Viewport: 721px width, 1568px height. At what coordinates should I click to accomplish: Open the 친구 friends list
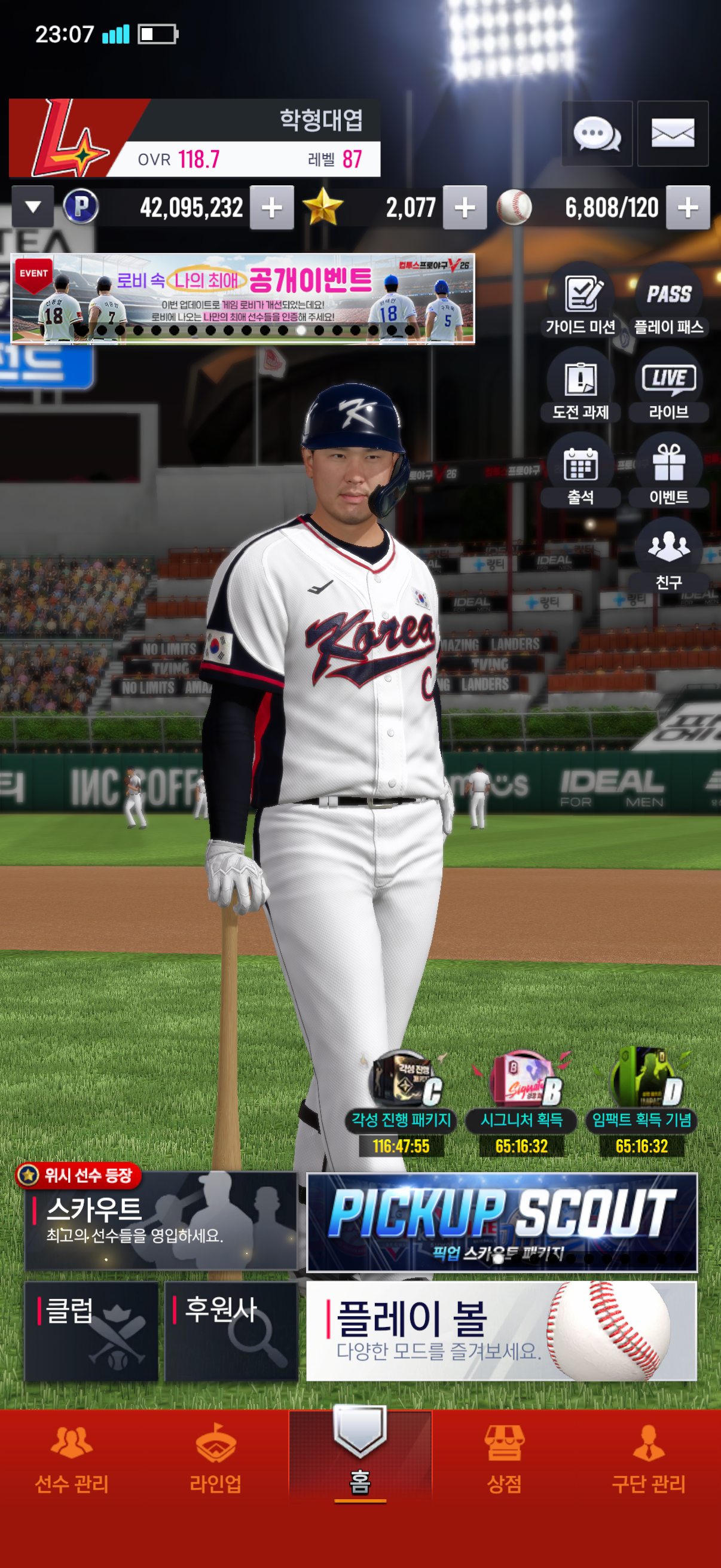[668, 556]
